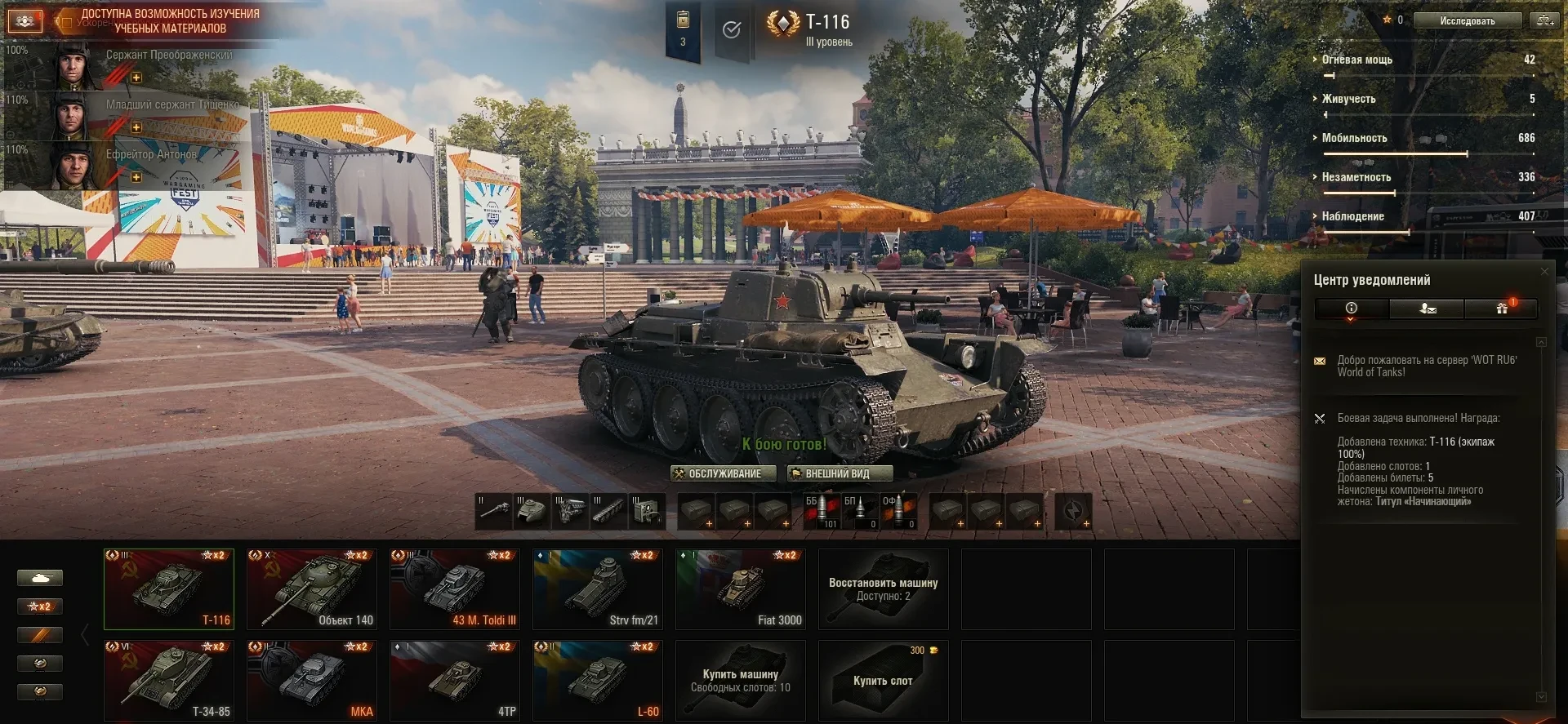Select the 43 M. Toldi III tank
This screenshot has height=724, width=1568.
coord(454,589)
